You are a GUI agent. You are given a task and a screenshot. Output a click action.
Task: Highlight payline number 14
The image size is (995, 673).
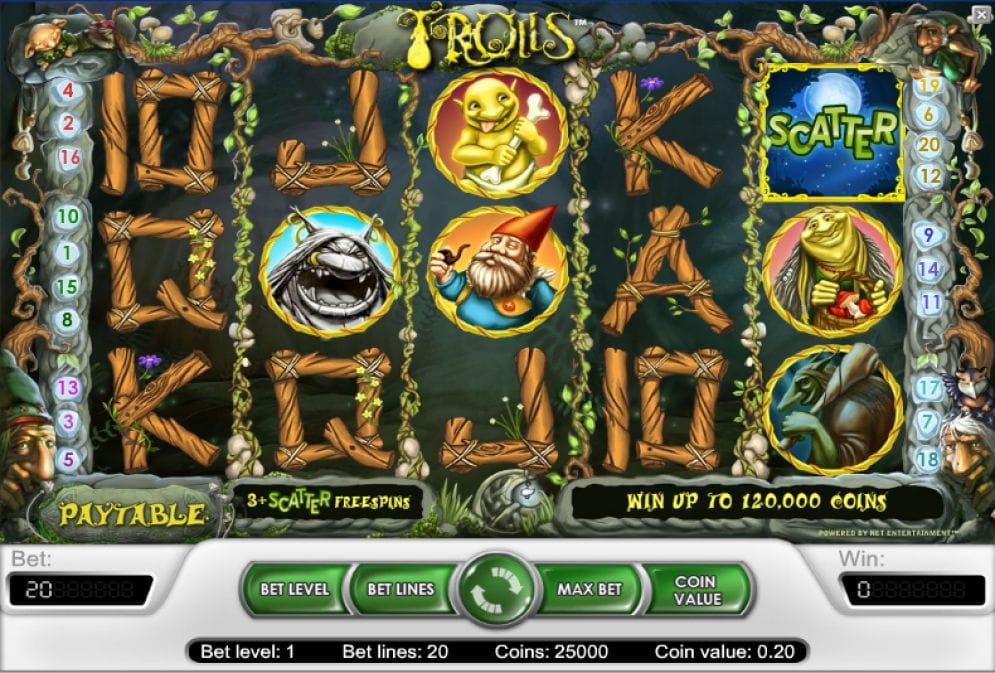[929, 269]
